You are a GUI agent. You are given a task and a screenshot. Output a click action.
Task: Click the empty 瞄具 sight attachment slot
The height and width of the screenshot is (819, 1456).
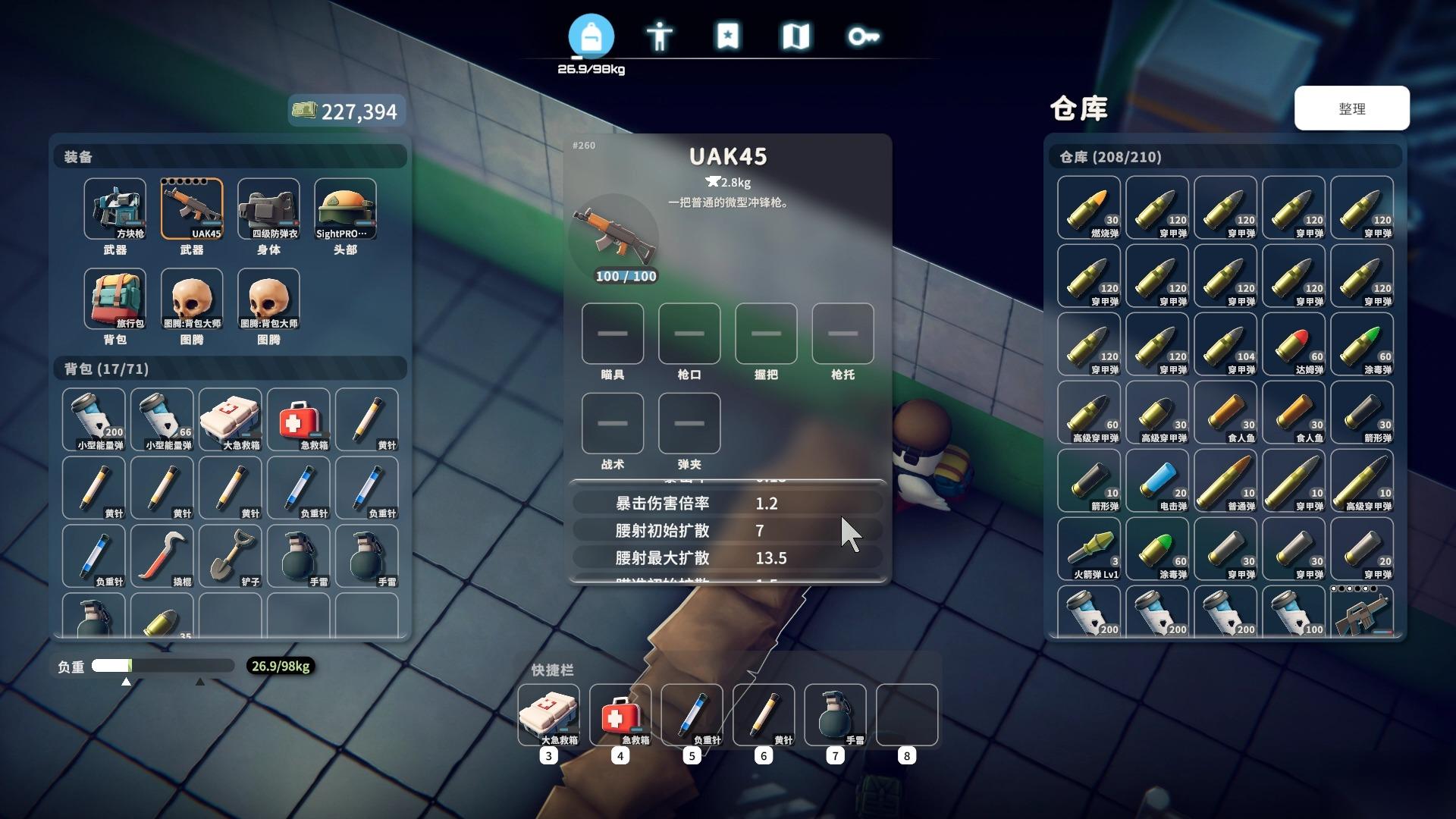pos(613,334)
